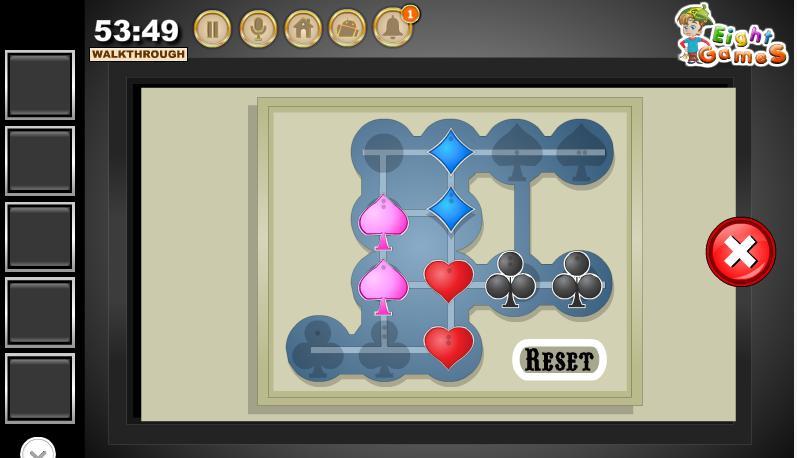Close the puzzle with the red X
Screen dimensions: 797x458
point(740,252)
